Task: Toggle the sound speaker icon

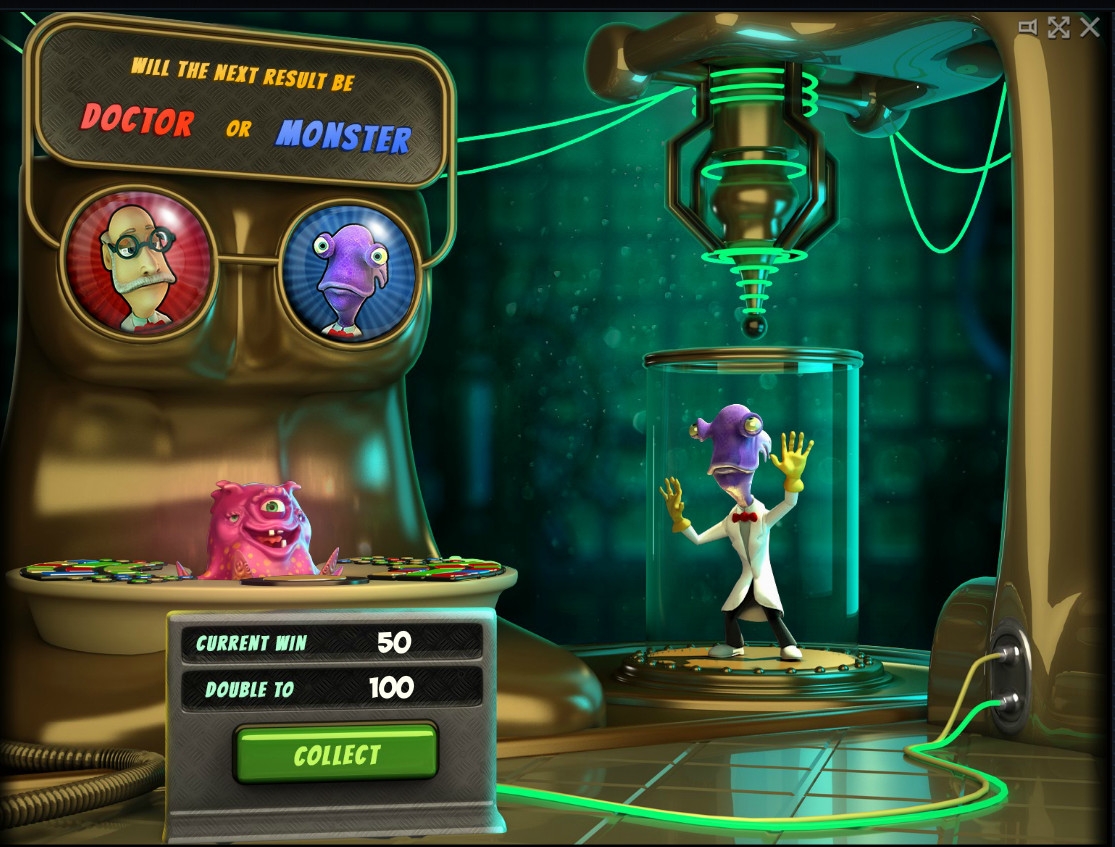Action: click(1027, 28)
